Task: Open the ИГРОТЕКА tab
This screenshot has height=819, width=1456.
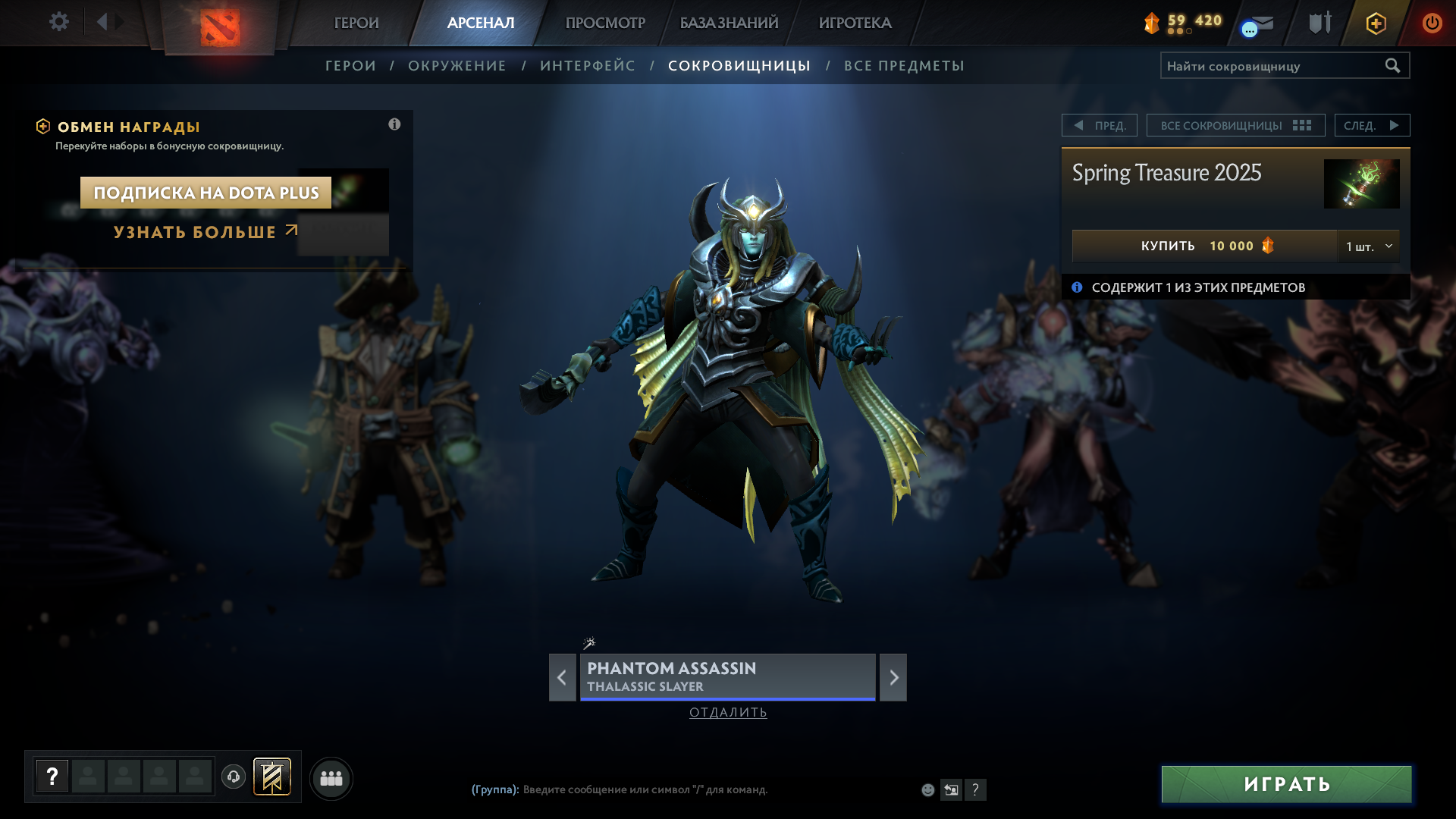Action: point(855,23)
